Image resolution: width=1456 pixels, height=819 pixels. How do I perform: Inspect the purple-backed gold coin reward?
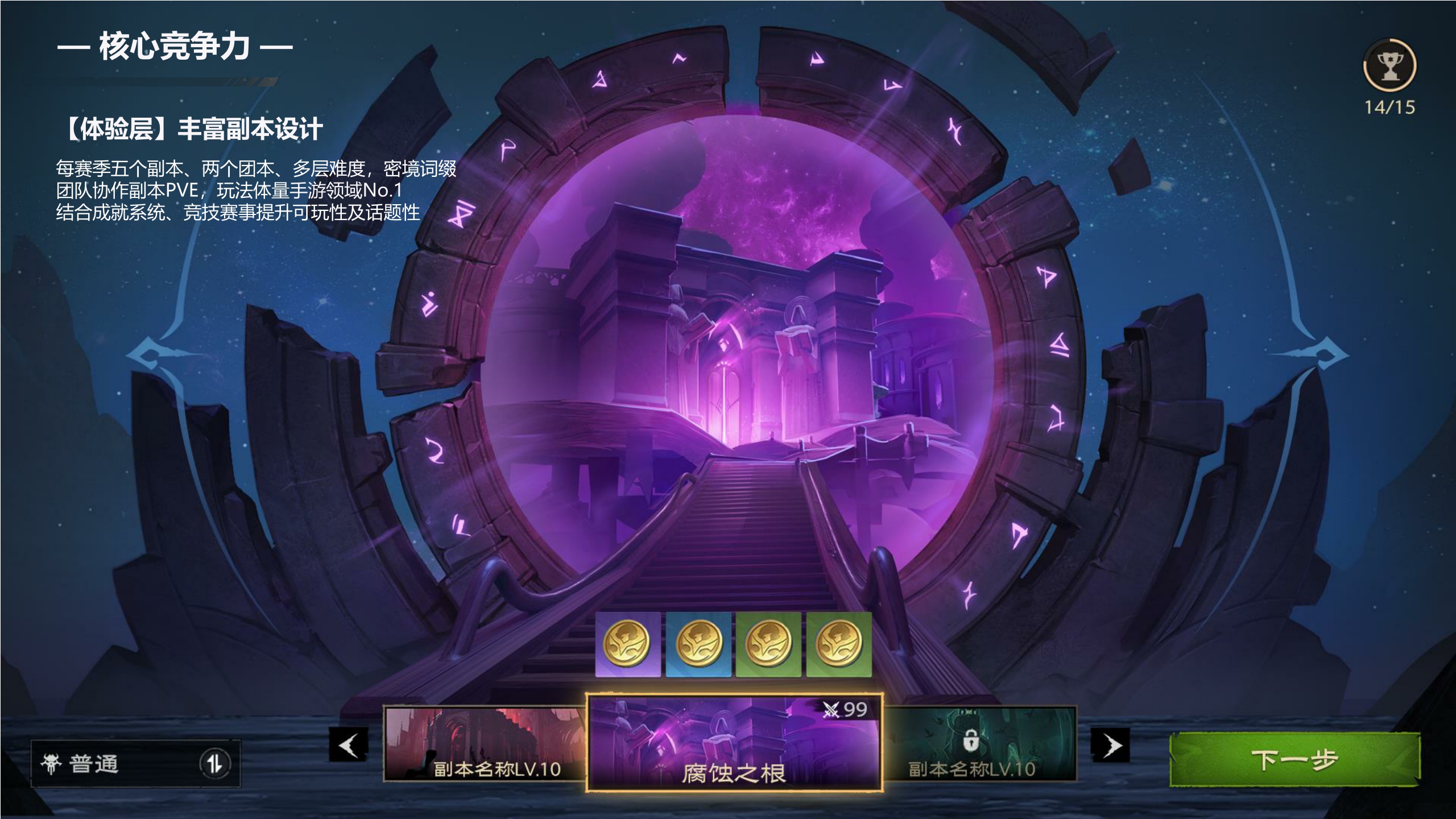628,644
